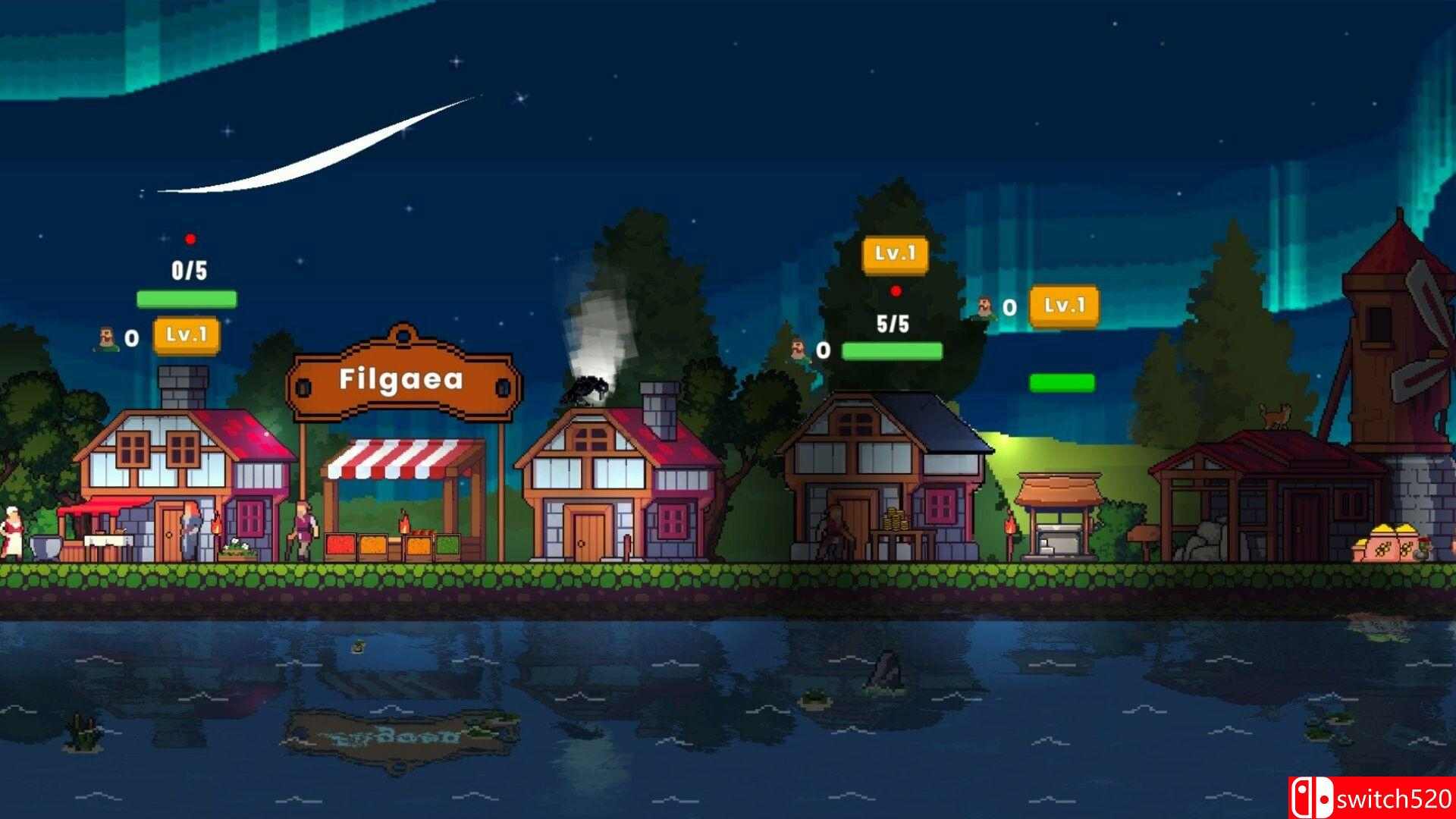
Task: Open the Lv.1 badge above the tall tree
Action: click(896, 254)
